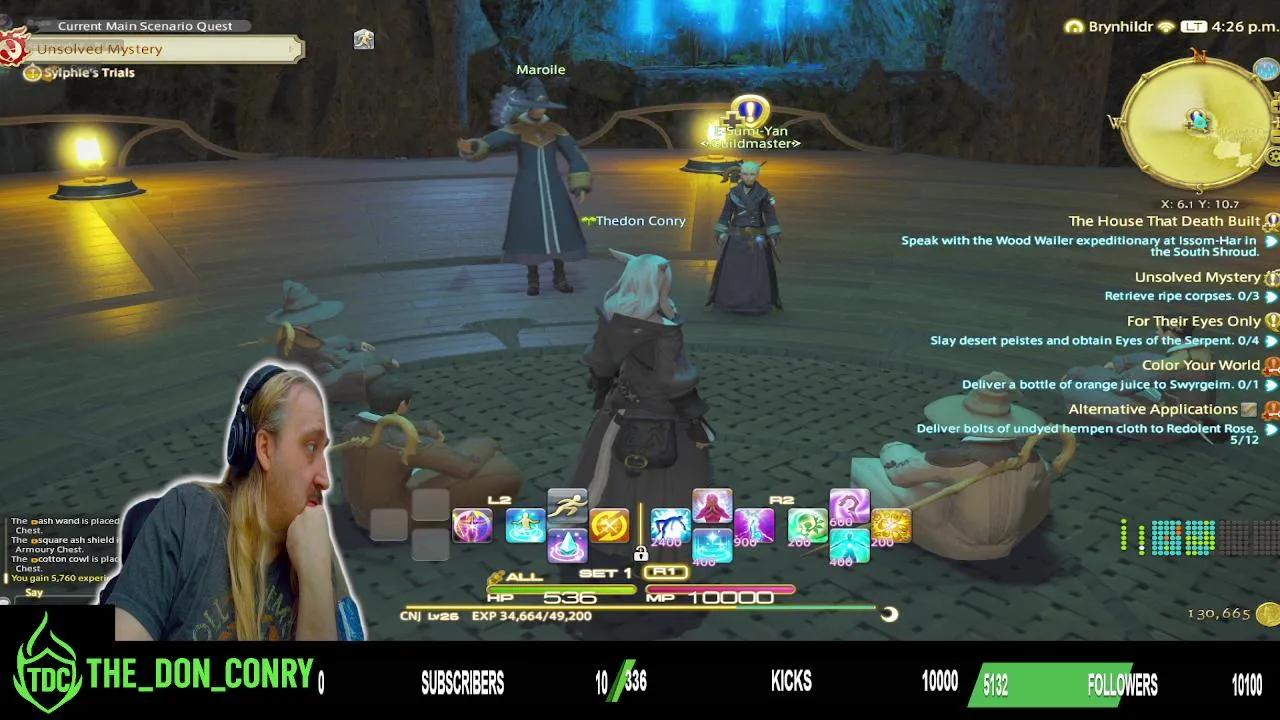Screen dimensions: 1280x720
Task: Click the arrow beside the Wood Wailer objective text
Action: (x=1271, y=240)
